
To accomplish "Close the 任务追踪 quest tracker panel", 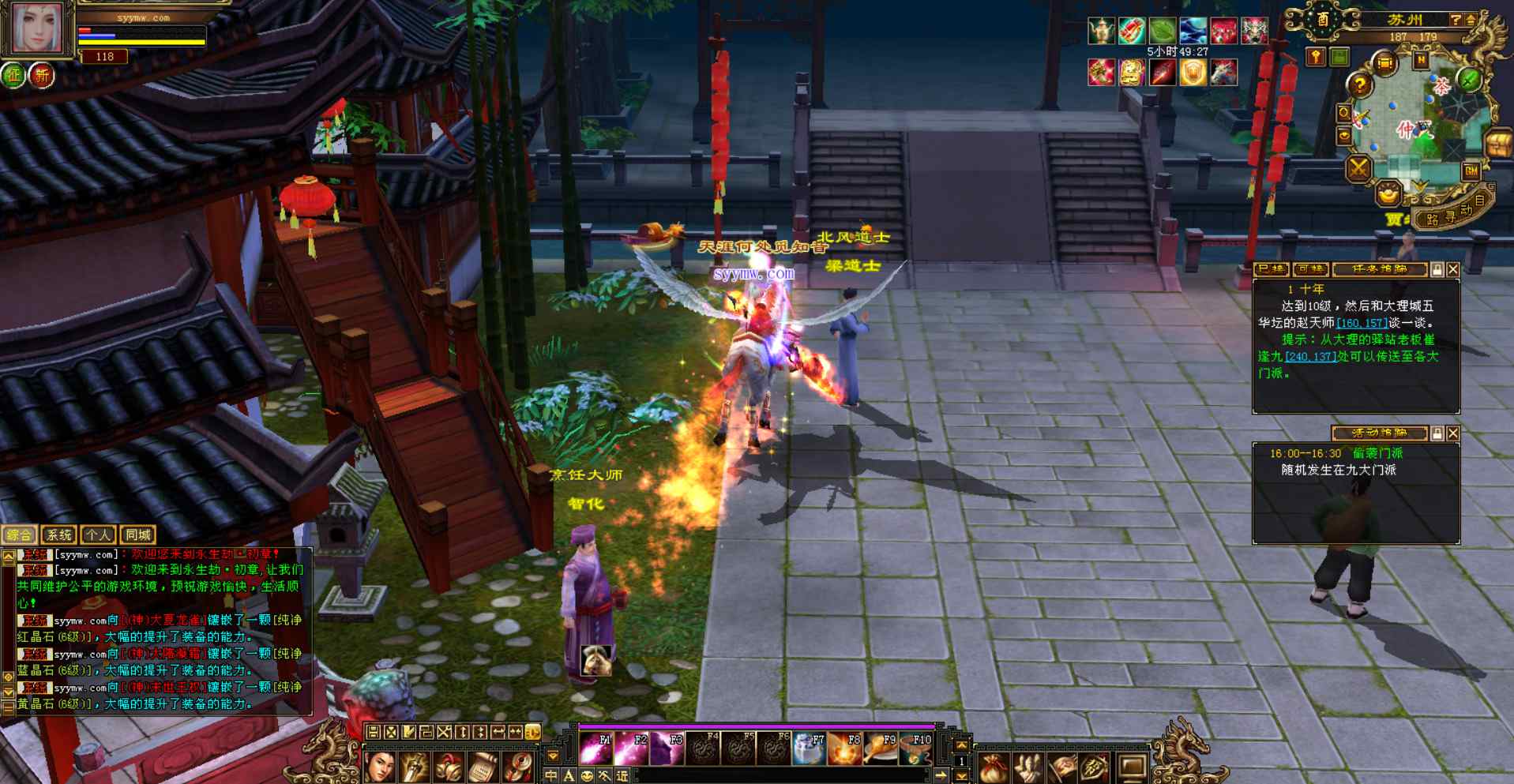I will [1453, 270].
